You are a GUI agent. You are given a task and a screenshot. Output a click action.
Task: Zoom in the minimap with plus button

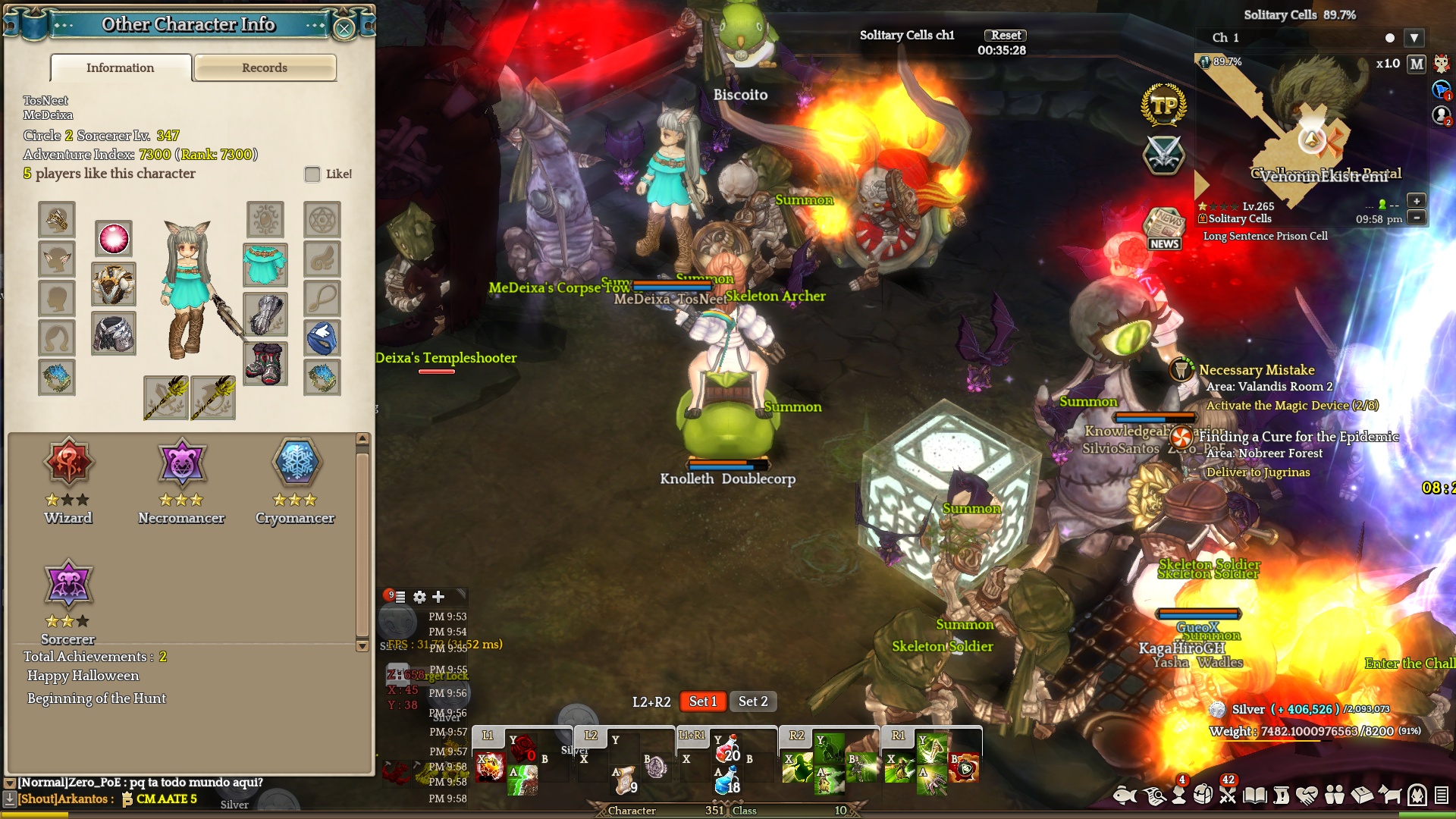point(1416,201)
